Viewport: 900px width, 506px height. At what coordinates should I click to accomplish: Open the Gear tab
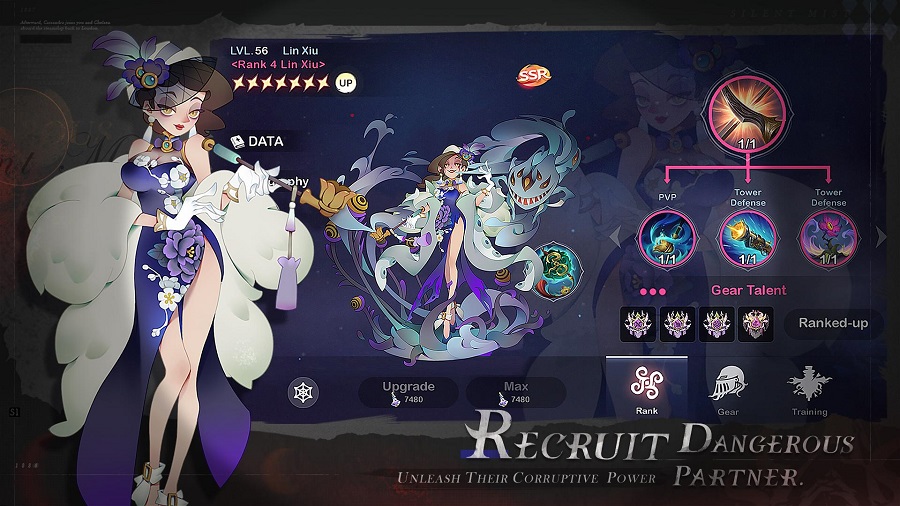click(x=728, y=389)
